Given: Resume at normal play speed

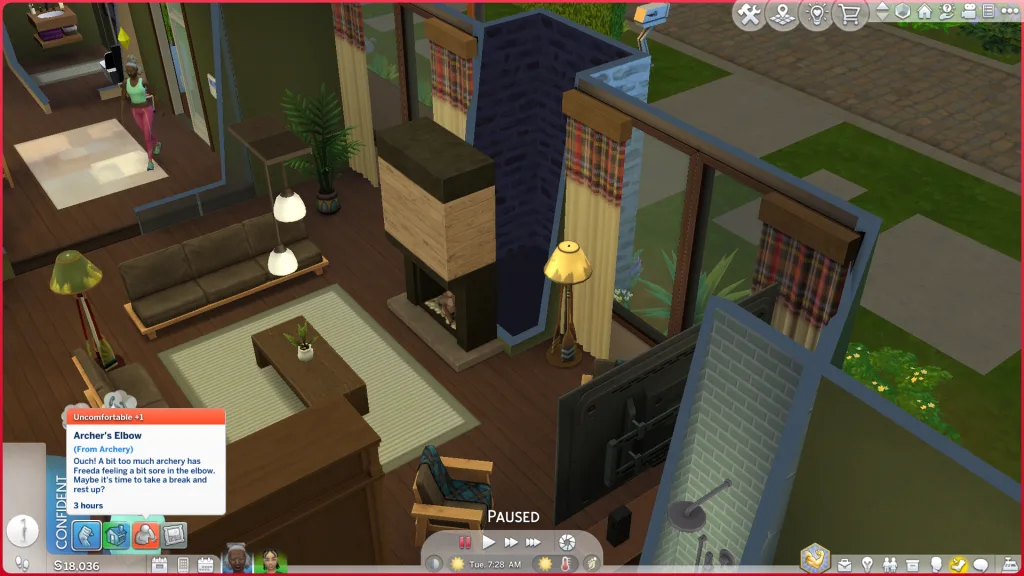Looking at the screenshot, I should (x=489, y=542).
